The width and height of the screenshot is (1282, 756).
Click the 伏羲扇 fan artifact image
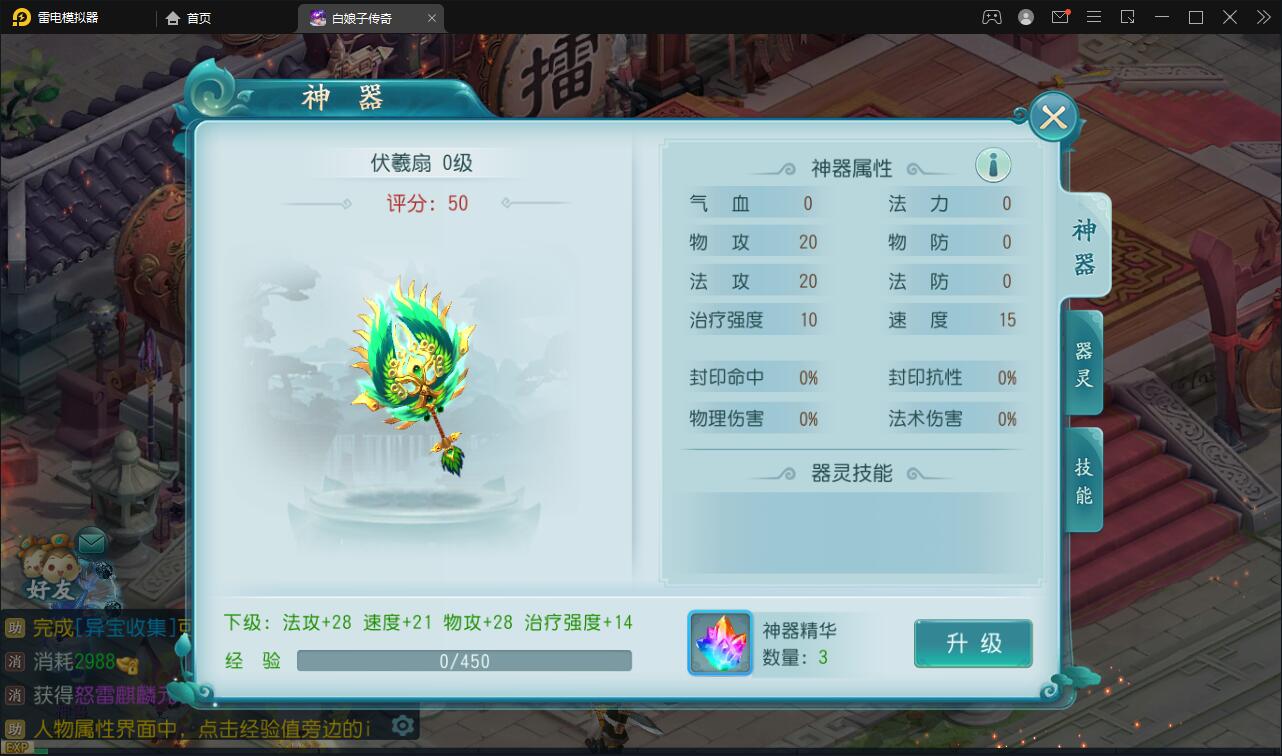410,370
